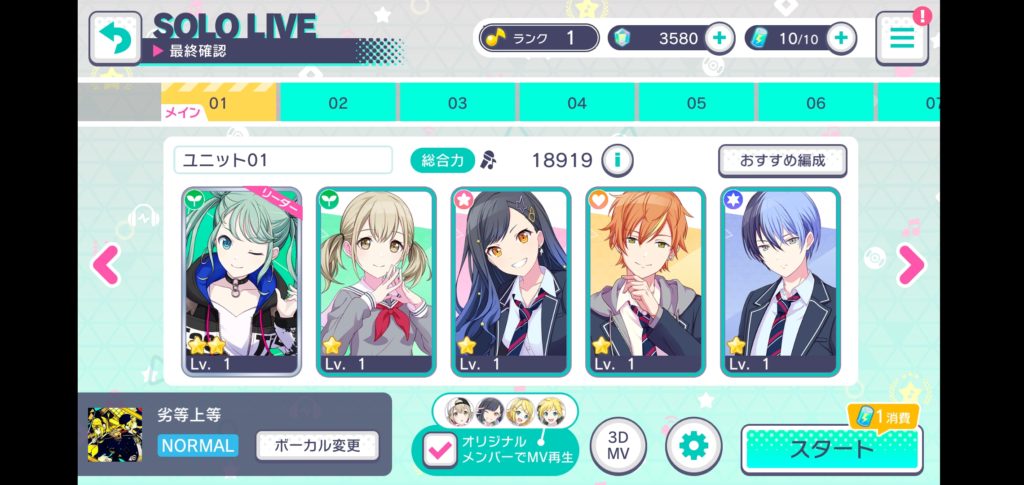
Task: Select unit tab 04
Action: tap(577, 103)
